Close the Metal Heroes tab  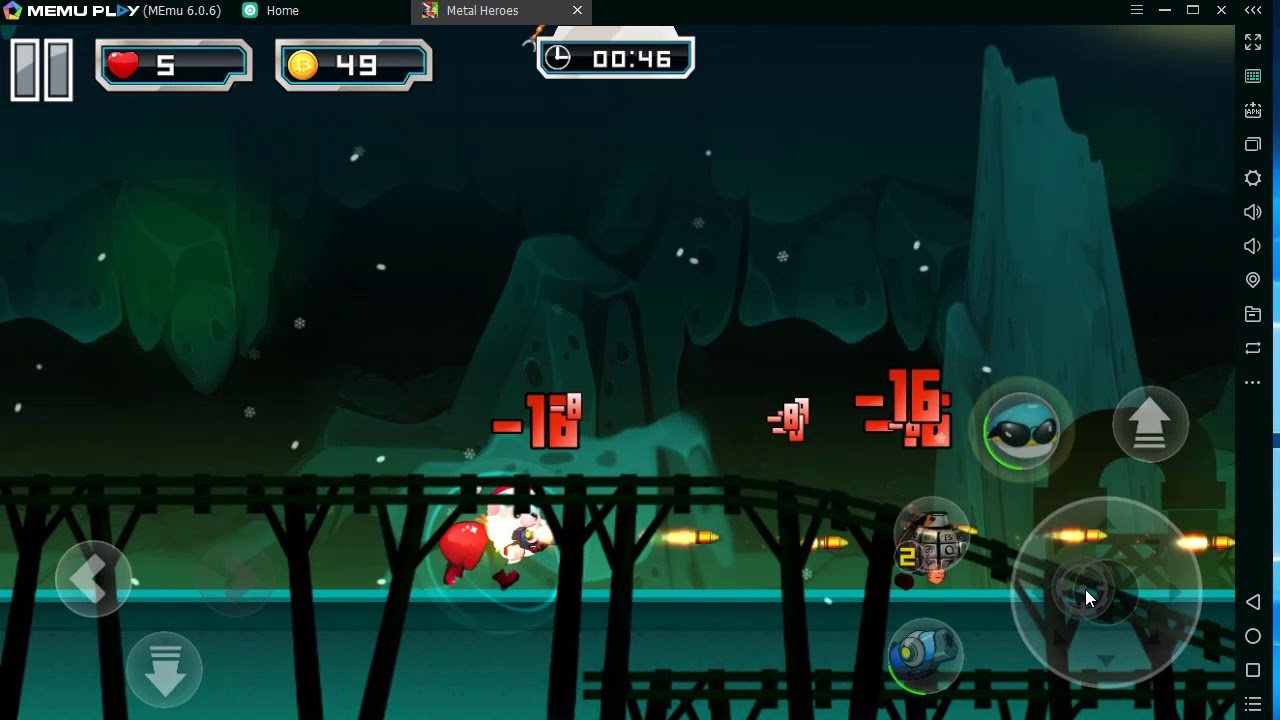577,11
